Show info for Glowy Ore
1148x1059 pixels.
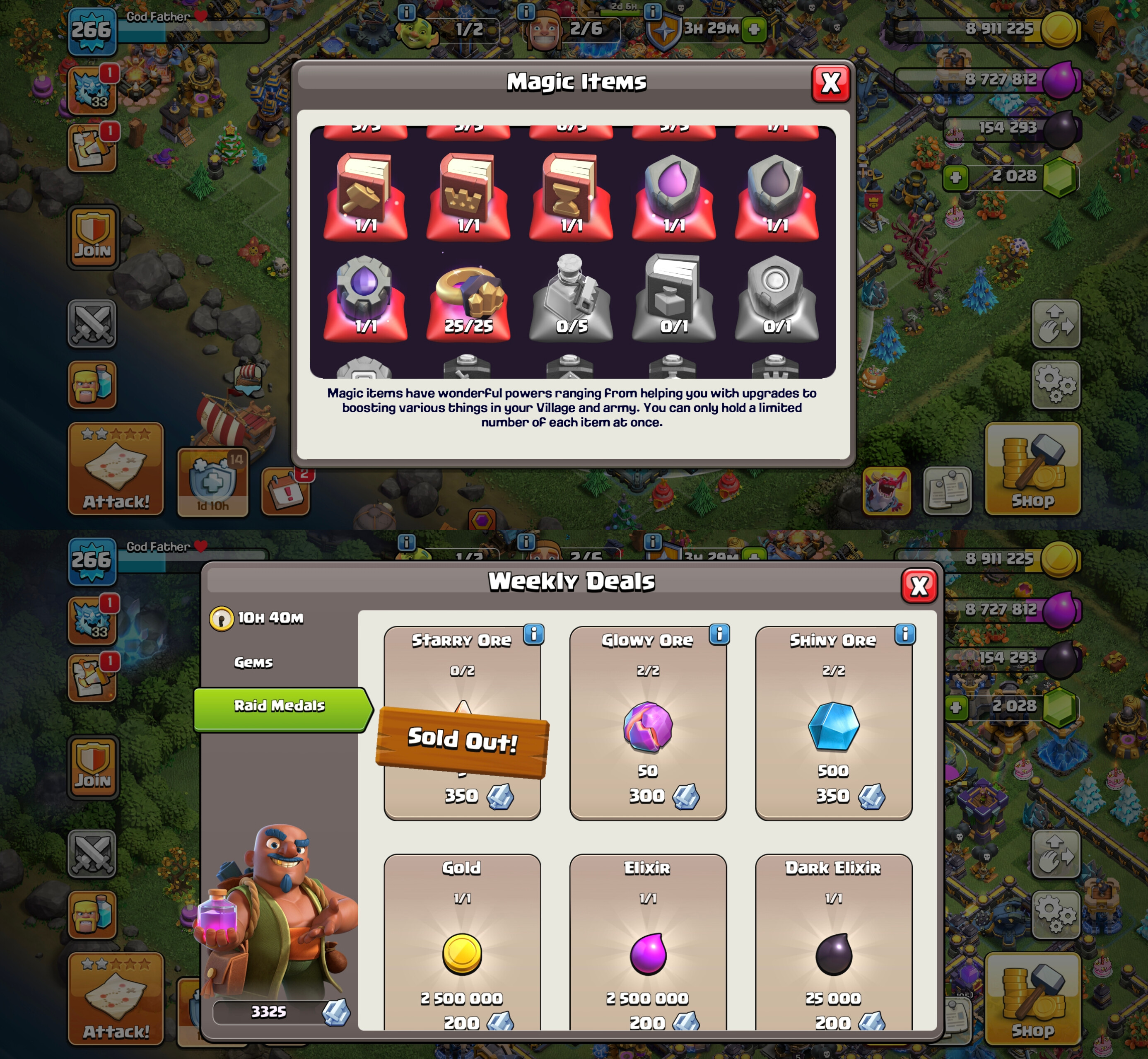pyautogui.click(x=719, y=634)
